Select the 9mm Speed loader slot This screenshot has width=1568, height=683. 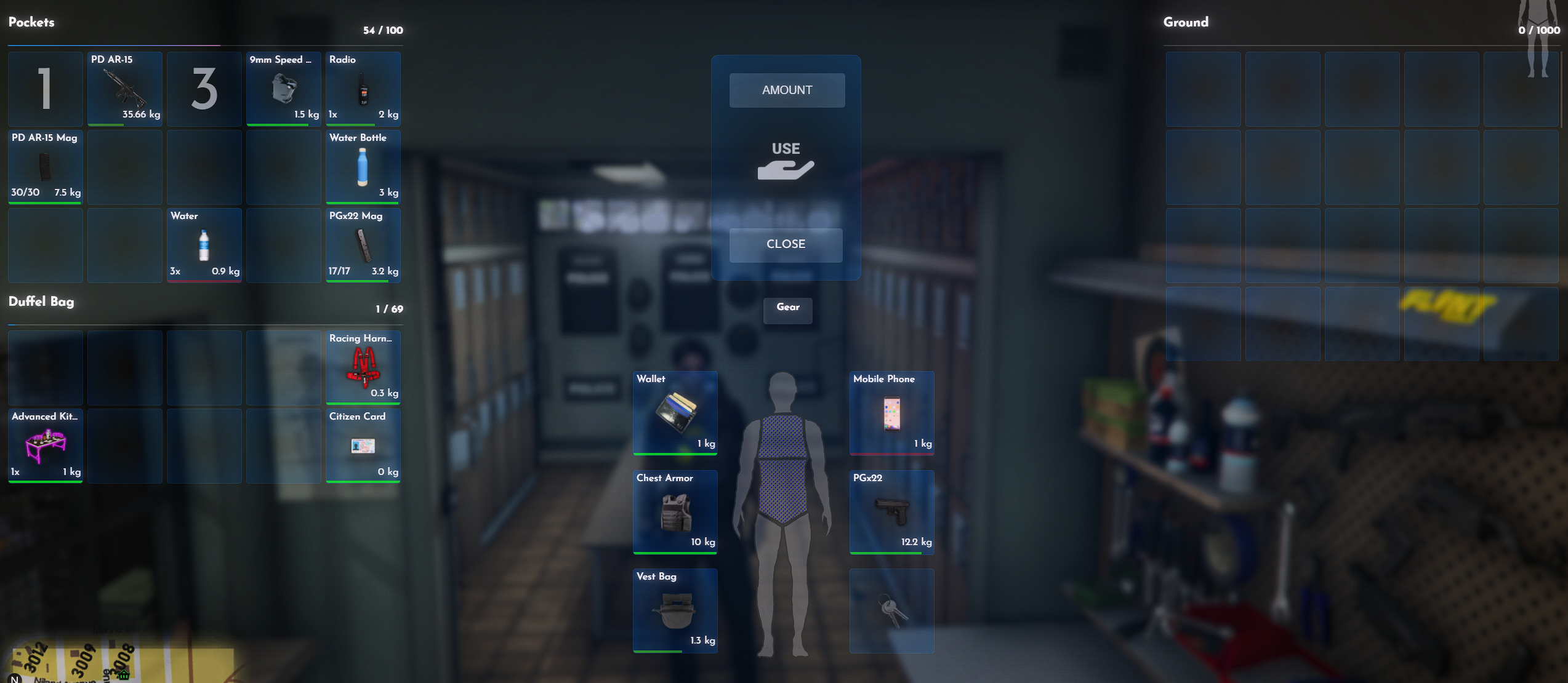pos(284,89)
